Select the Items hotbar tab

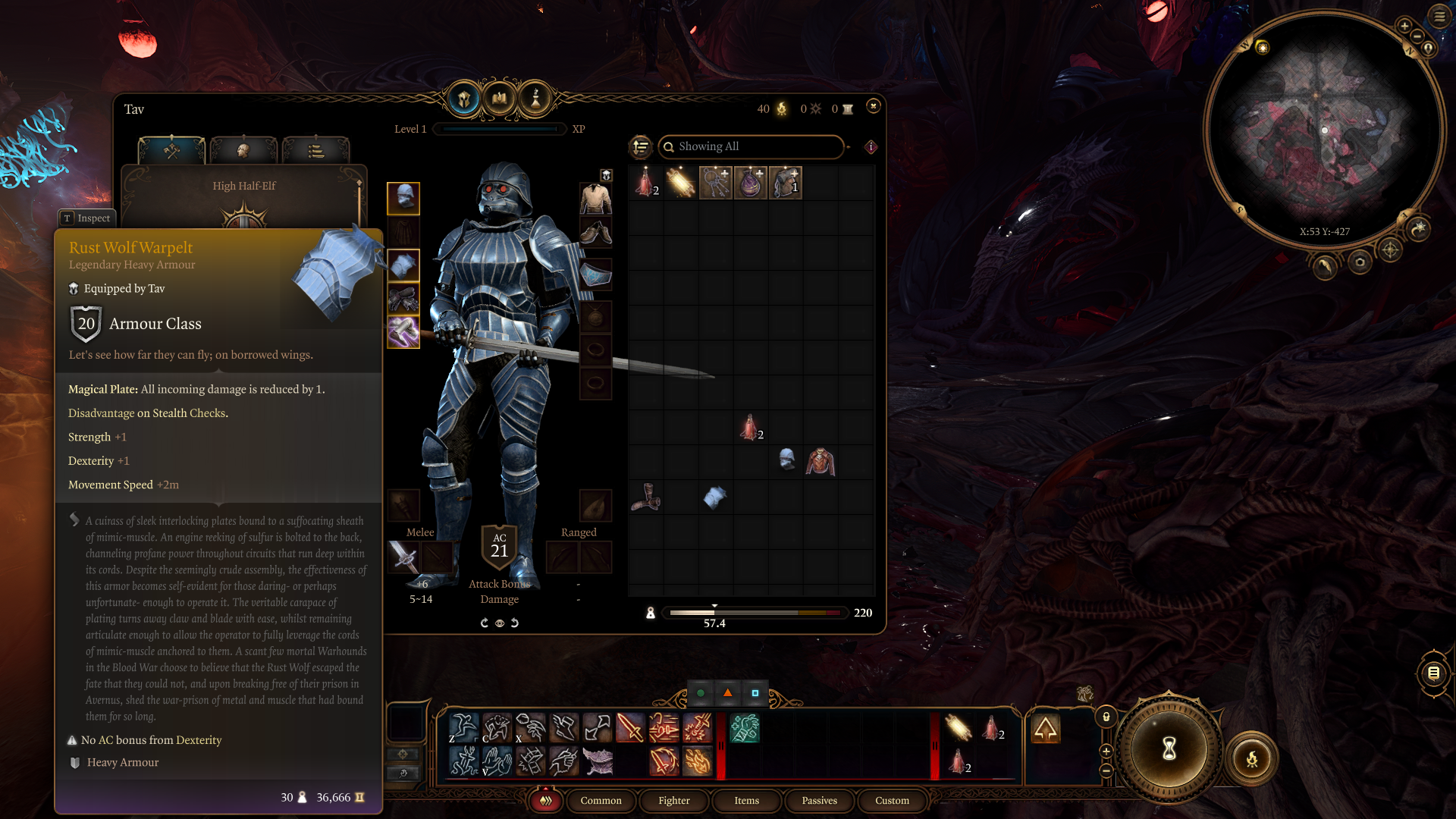point(746,800)
